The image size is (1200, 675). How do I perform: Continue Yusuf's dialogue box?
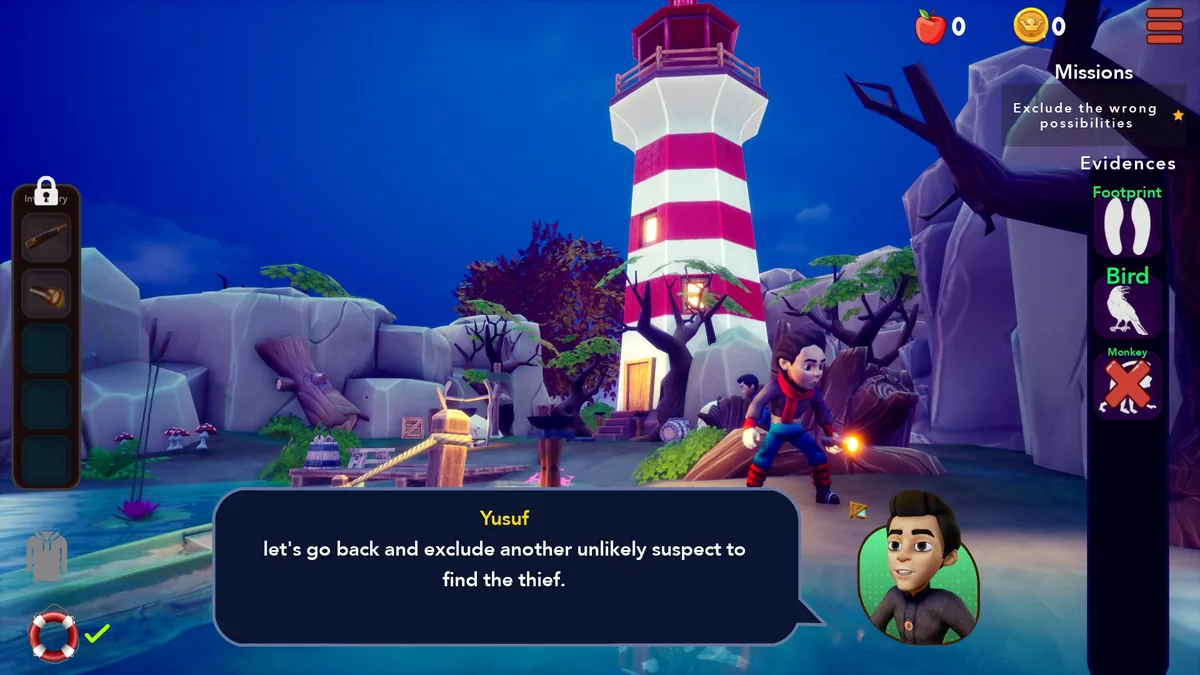(x=505, y=566)
